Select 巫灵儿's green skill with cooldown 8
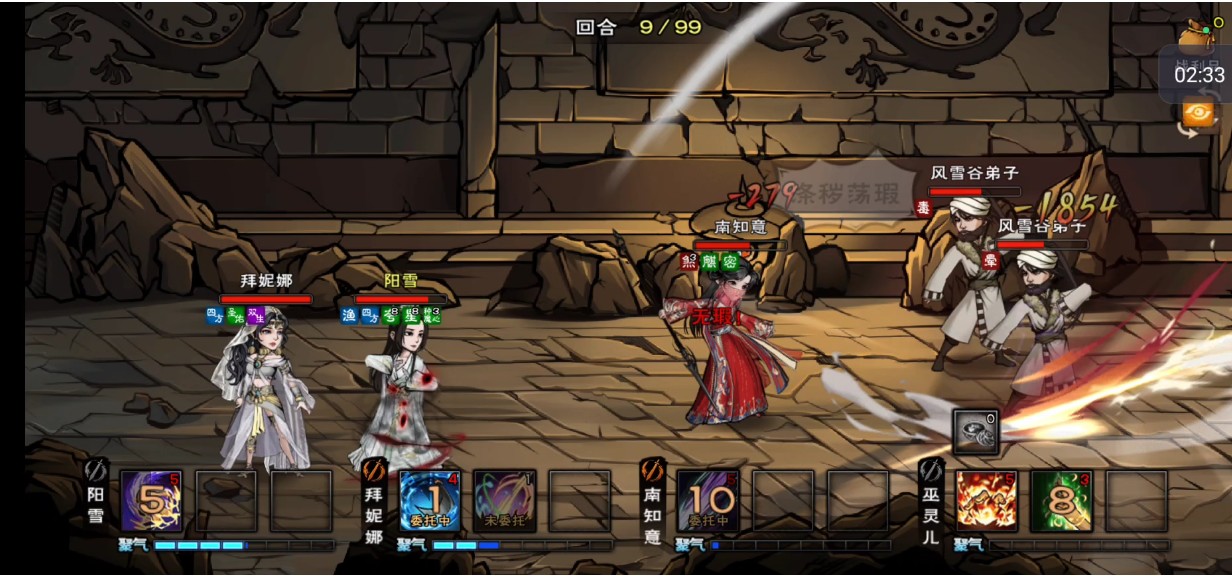The width and height of the screenshot is (1232, 576). (x=1061, y=500)
